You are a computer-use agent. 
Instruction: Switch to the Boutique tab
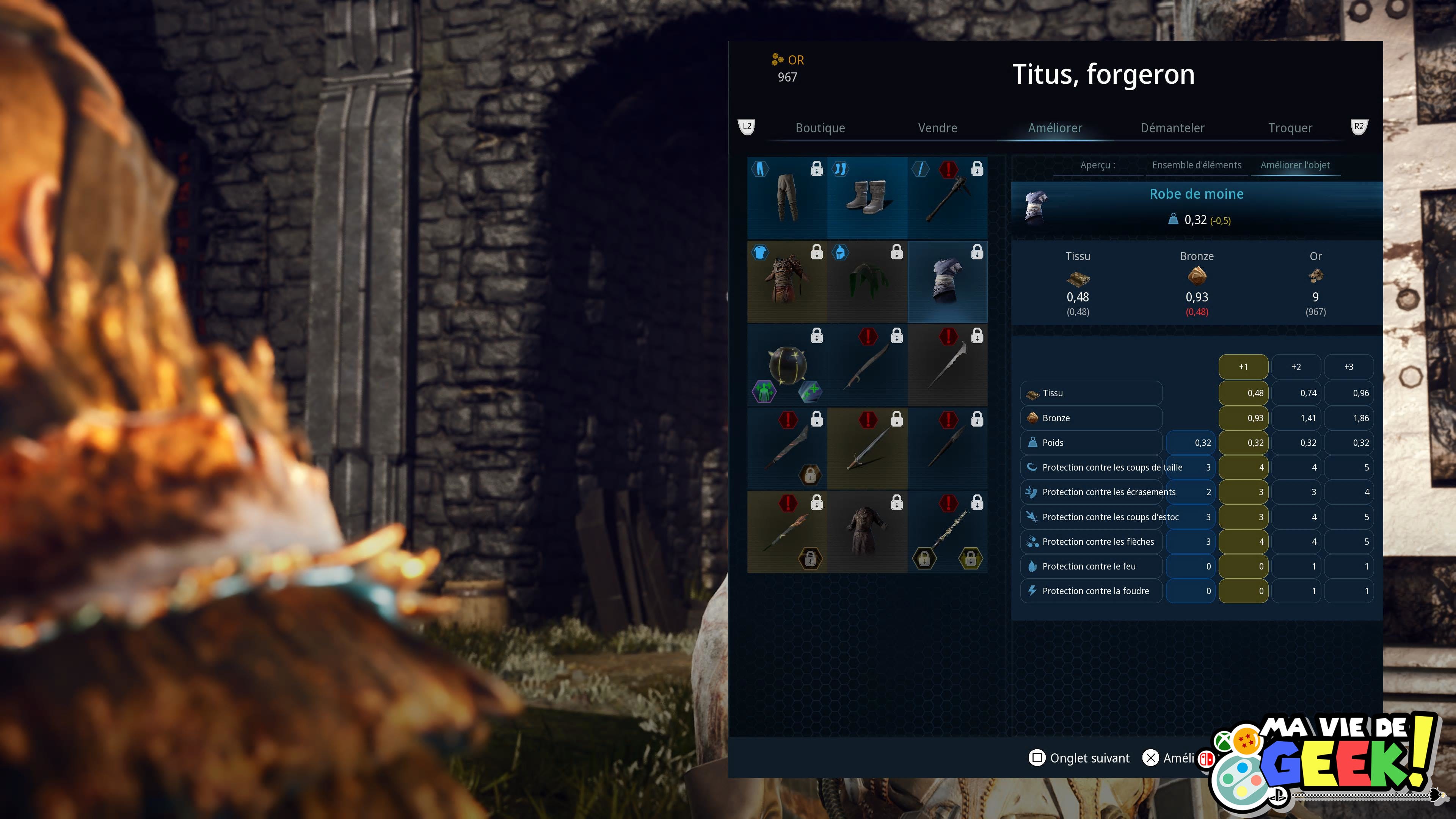(819, 128)
